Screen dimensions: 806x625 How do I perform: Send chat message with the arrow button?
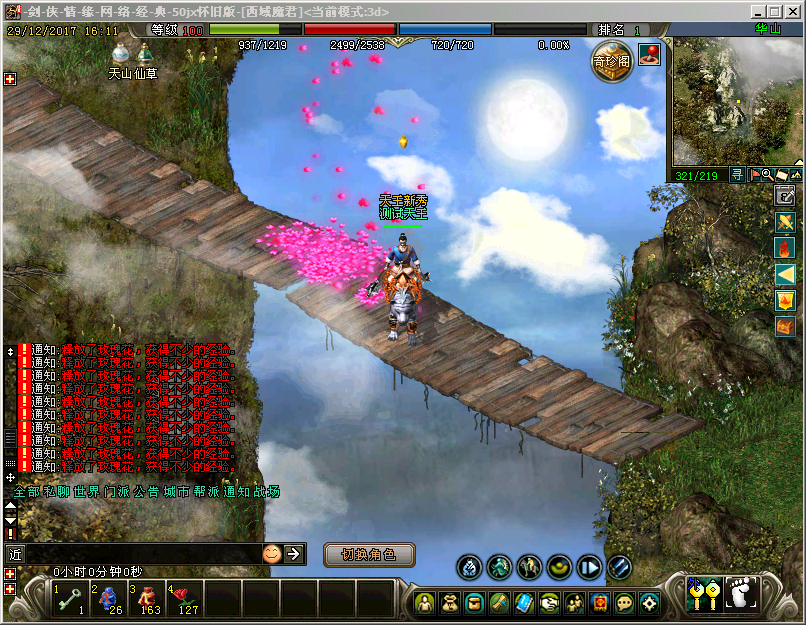coord(293,553)
